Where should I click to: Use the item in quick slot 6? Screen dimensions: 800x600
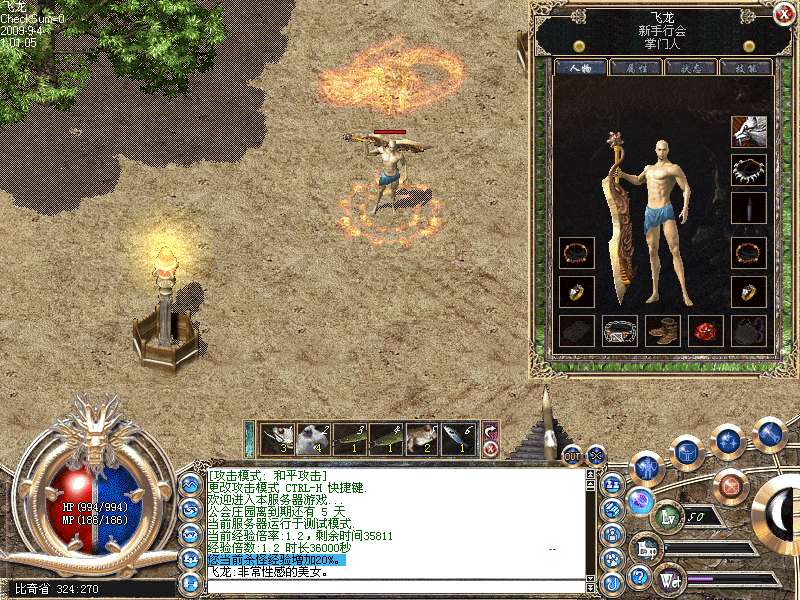[x=457, y=439]
